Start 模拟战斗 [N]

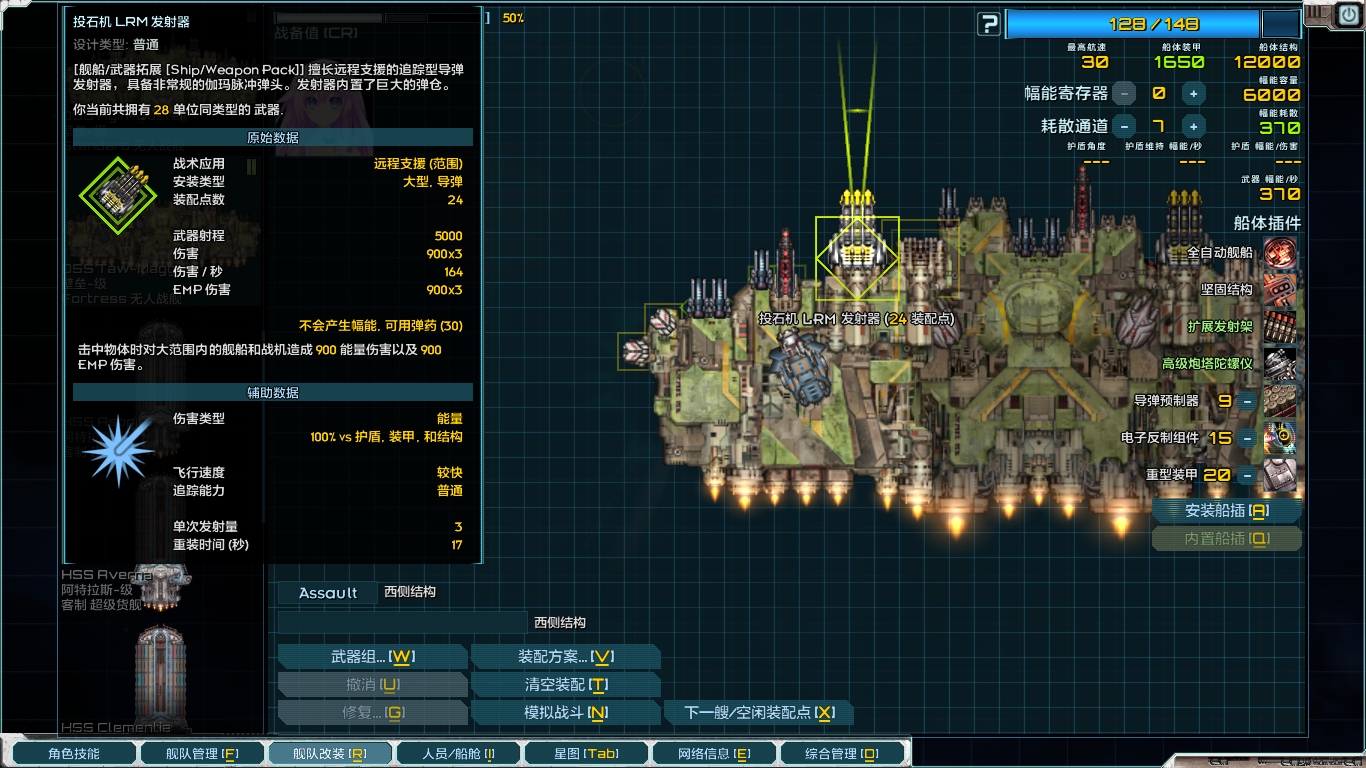[565, 712]
